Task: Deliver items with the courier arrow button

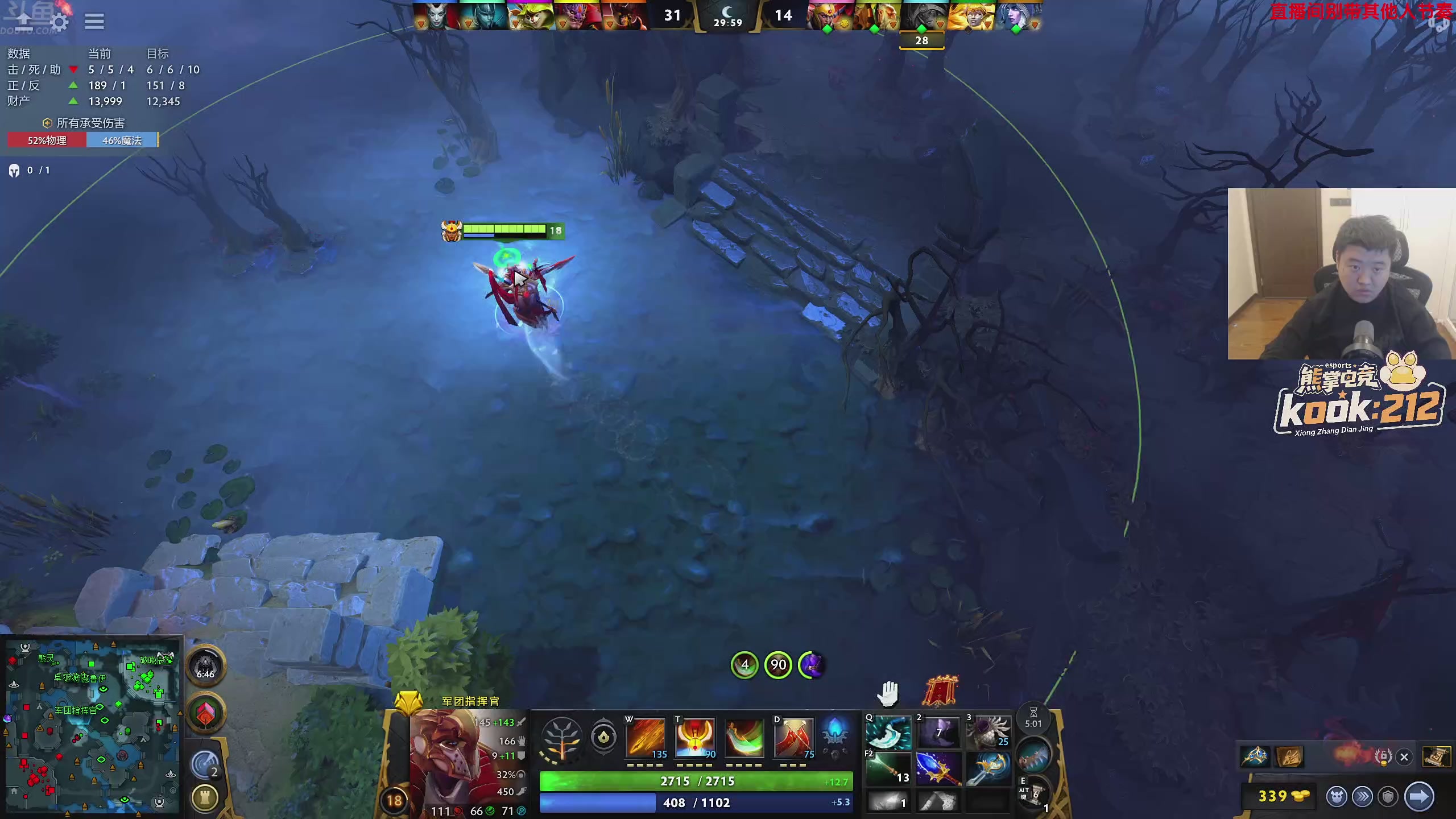Action: click(1418, 797)
